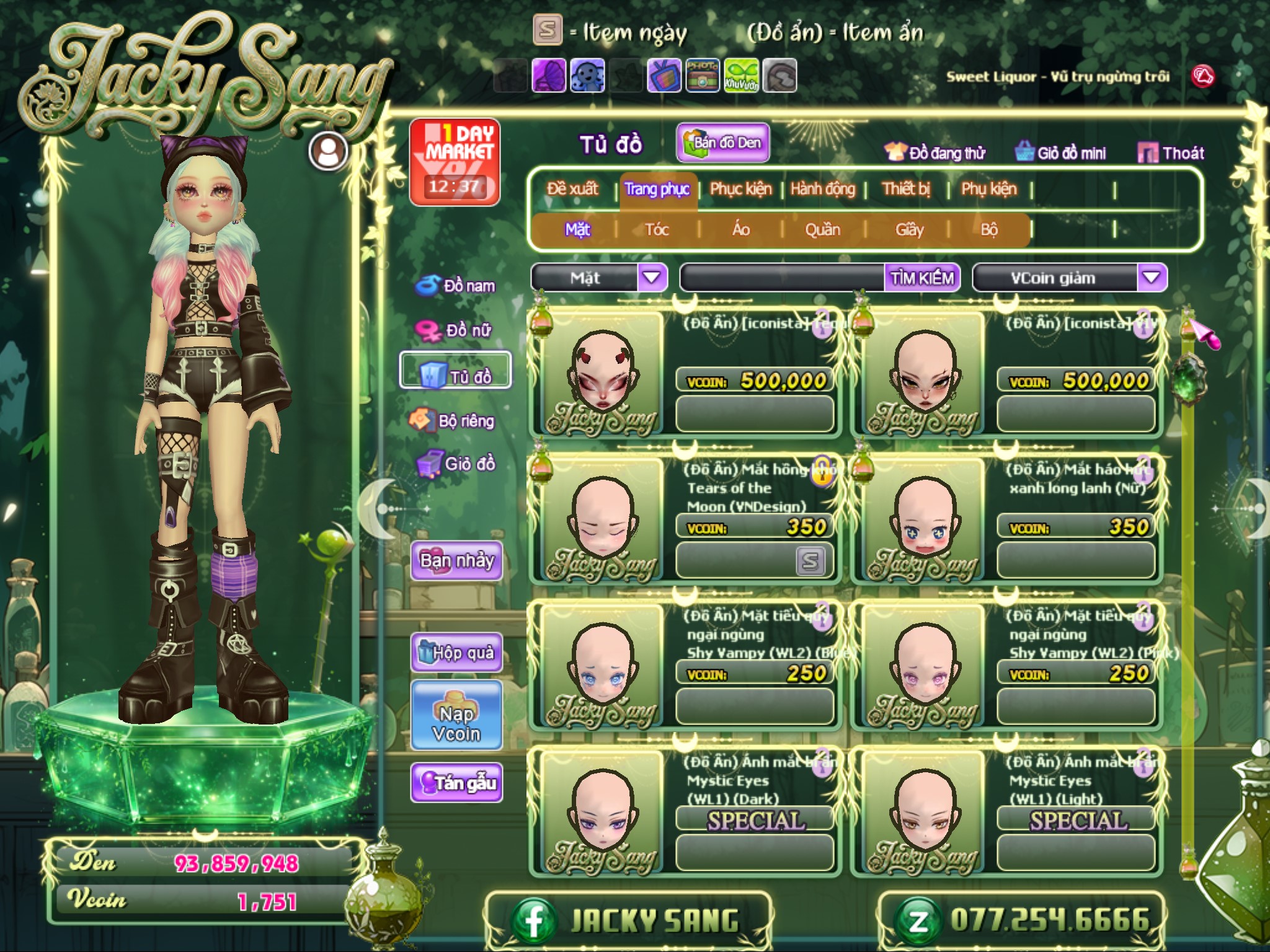Choose the Giày subcategory
Image resolution: width=1270 pixels, height=952 pixels.
909,230
